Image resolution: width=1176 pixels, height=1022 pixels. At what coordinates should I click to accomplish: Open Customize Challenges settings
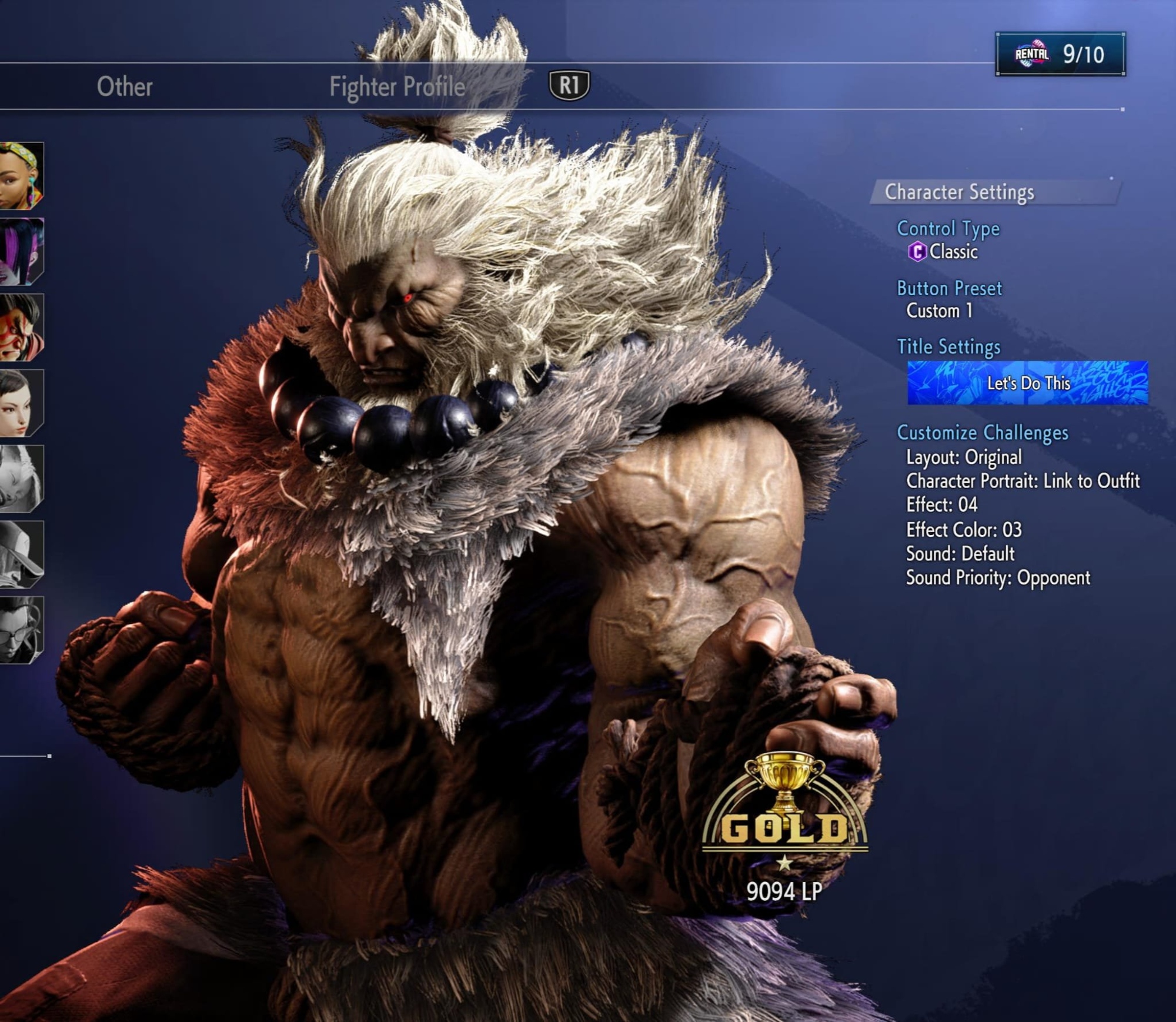(x=982, y=433)
